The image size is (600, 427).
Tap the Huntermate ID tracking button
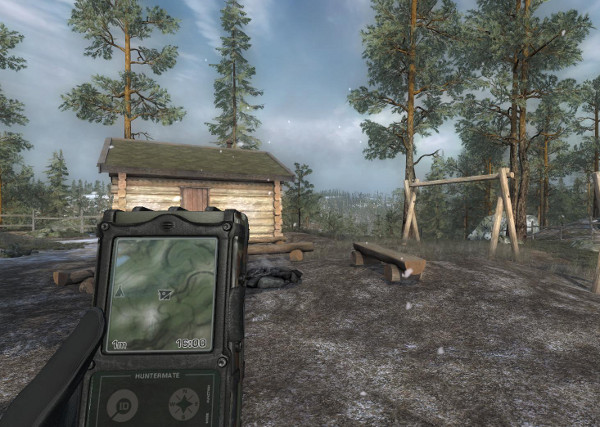[x=123, y=404]
